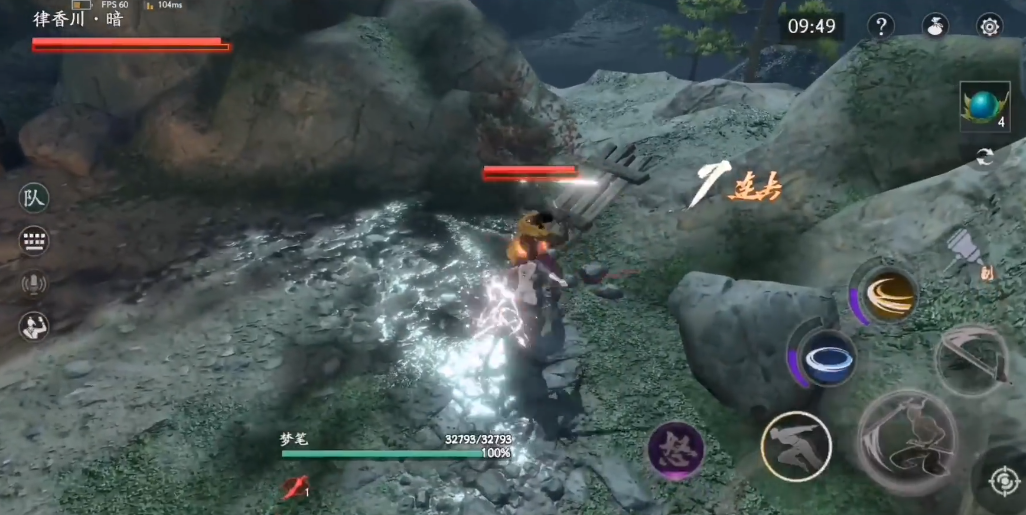Open the potion flask icon in top bar
Image resolution: width=1026 pixels, height=515 pixels.
coord(935,27)
